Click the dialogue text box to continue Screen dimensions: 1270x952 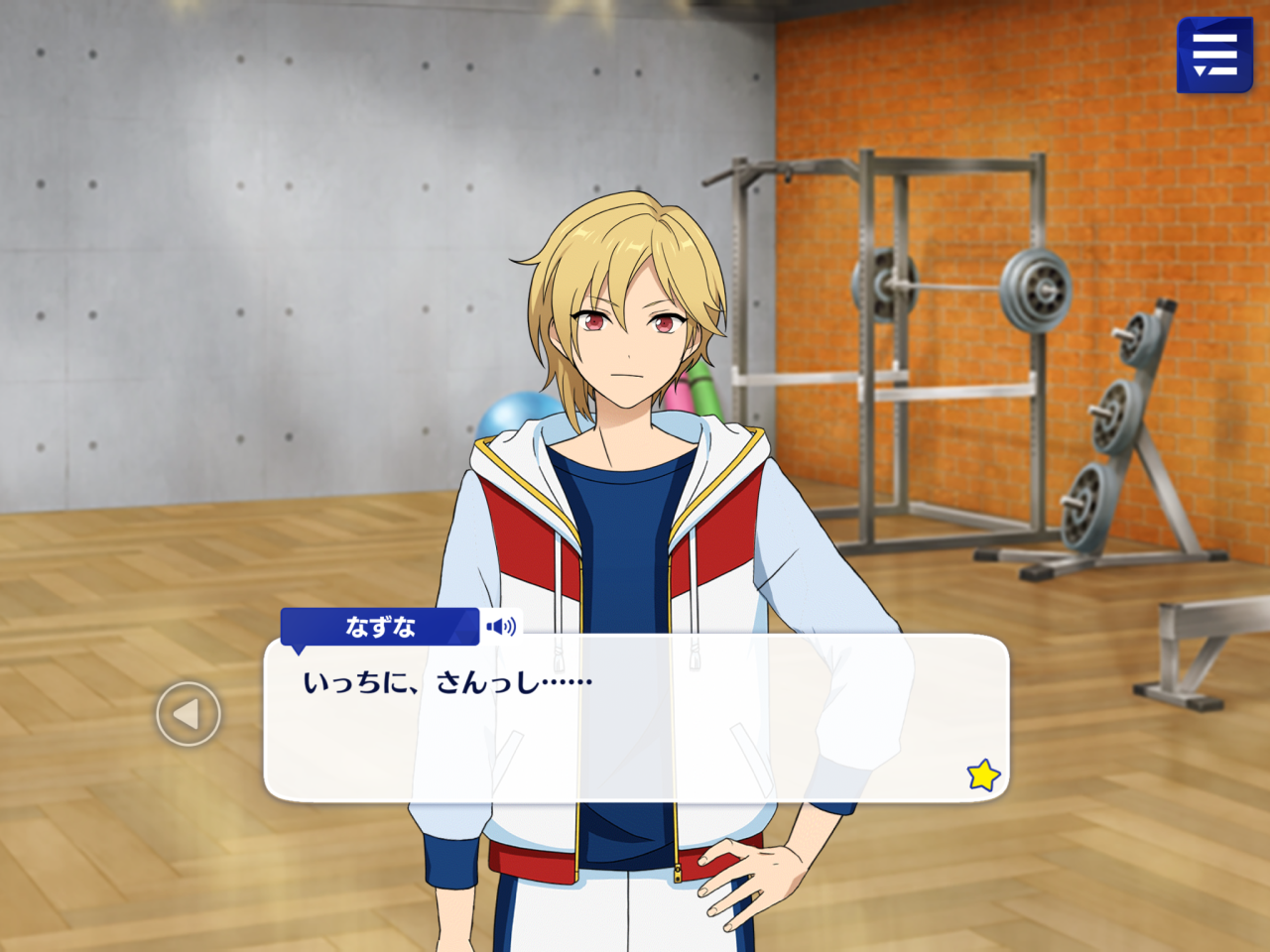click(x=635, y=734)
